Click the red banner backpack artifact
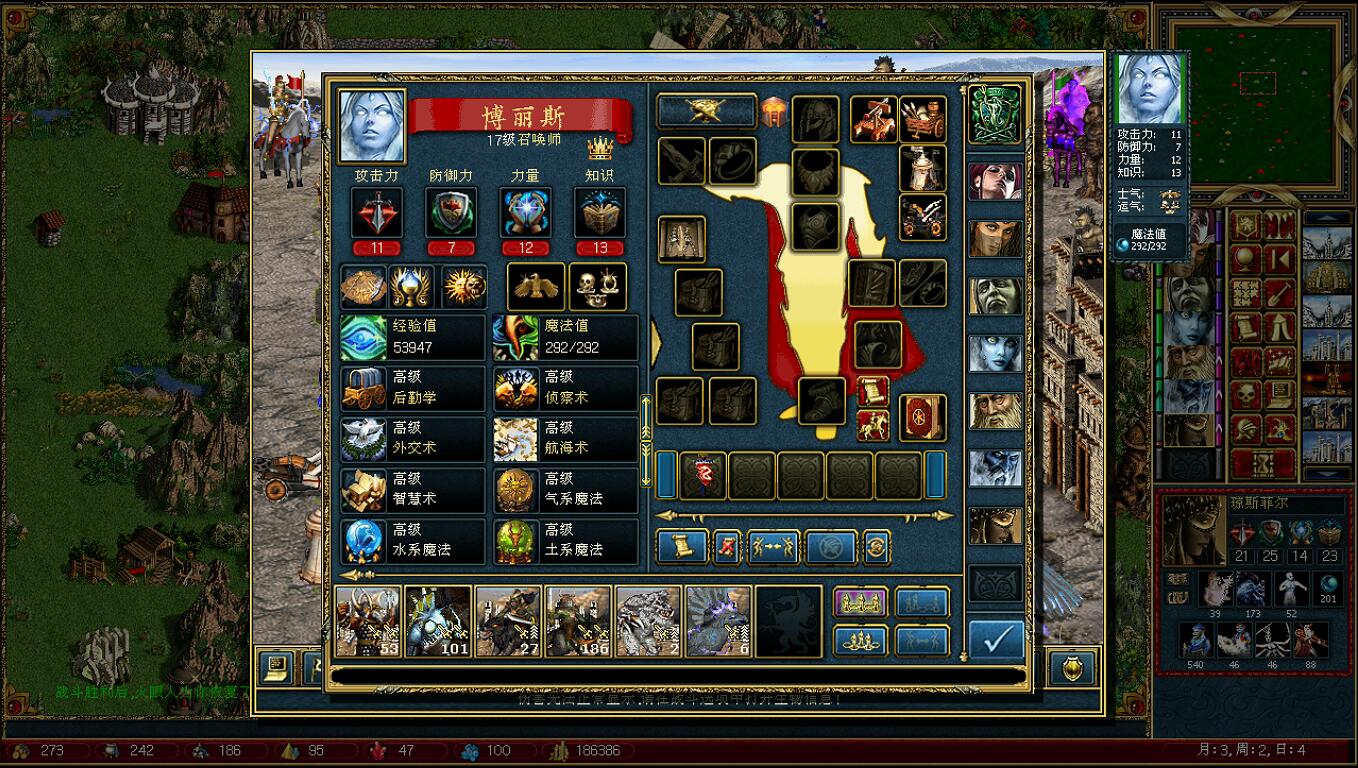The image size is (1358, 768). [x=703, y=475]
